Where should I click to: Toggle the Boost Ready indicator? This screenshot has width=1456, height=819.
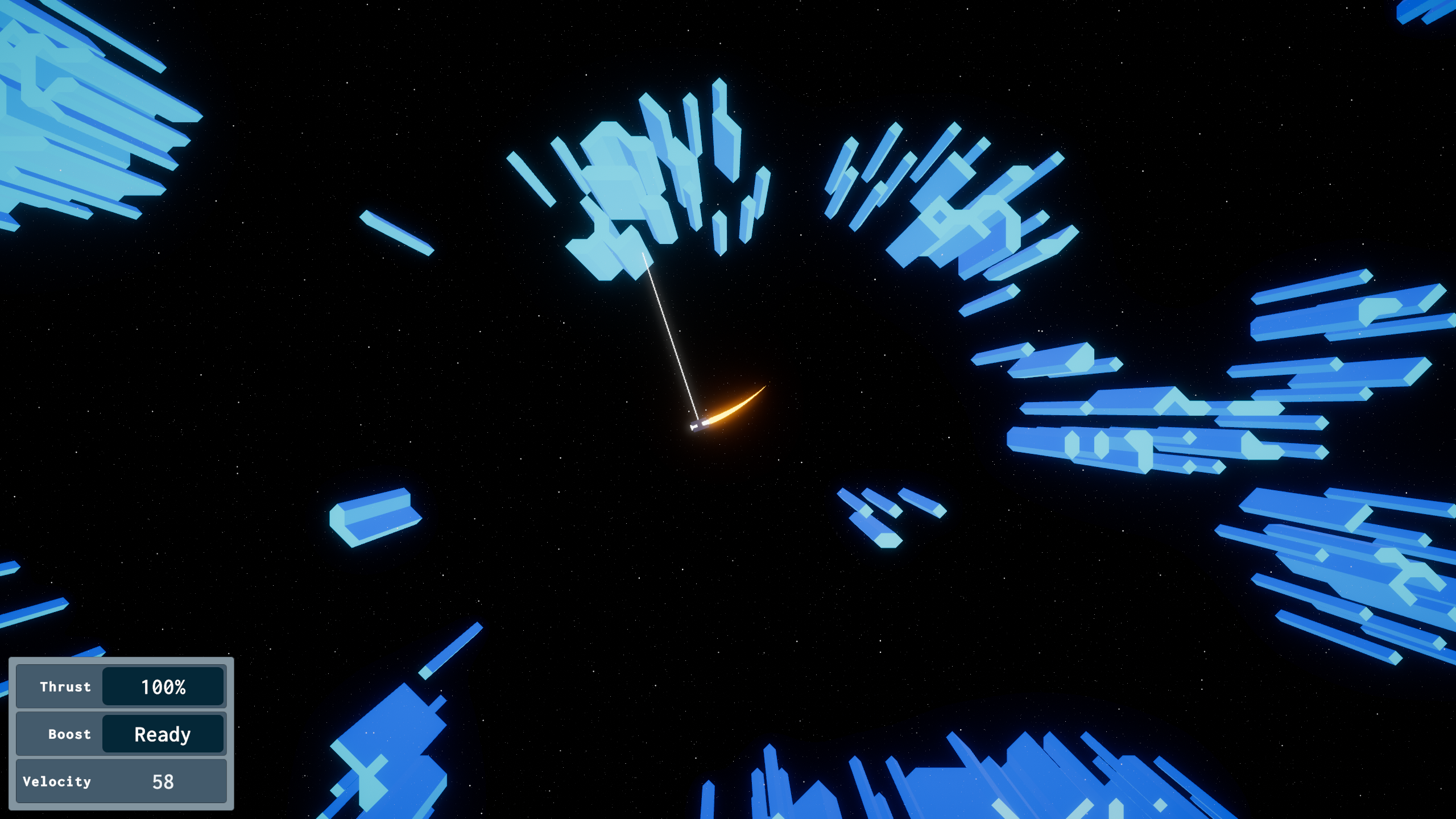point(162,734)
